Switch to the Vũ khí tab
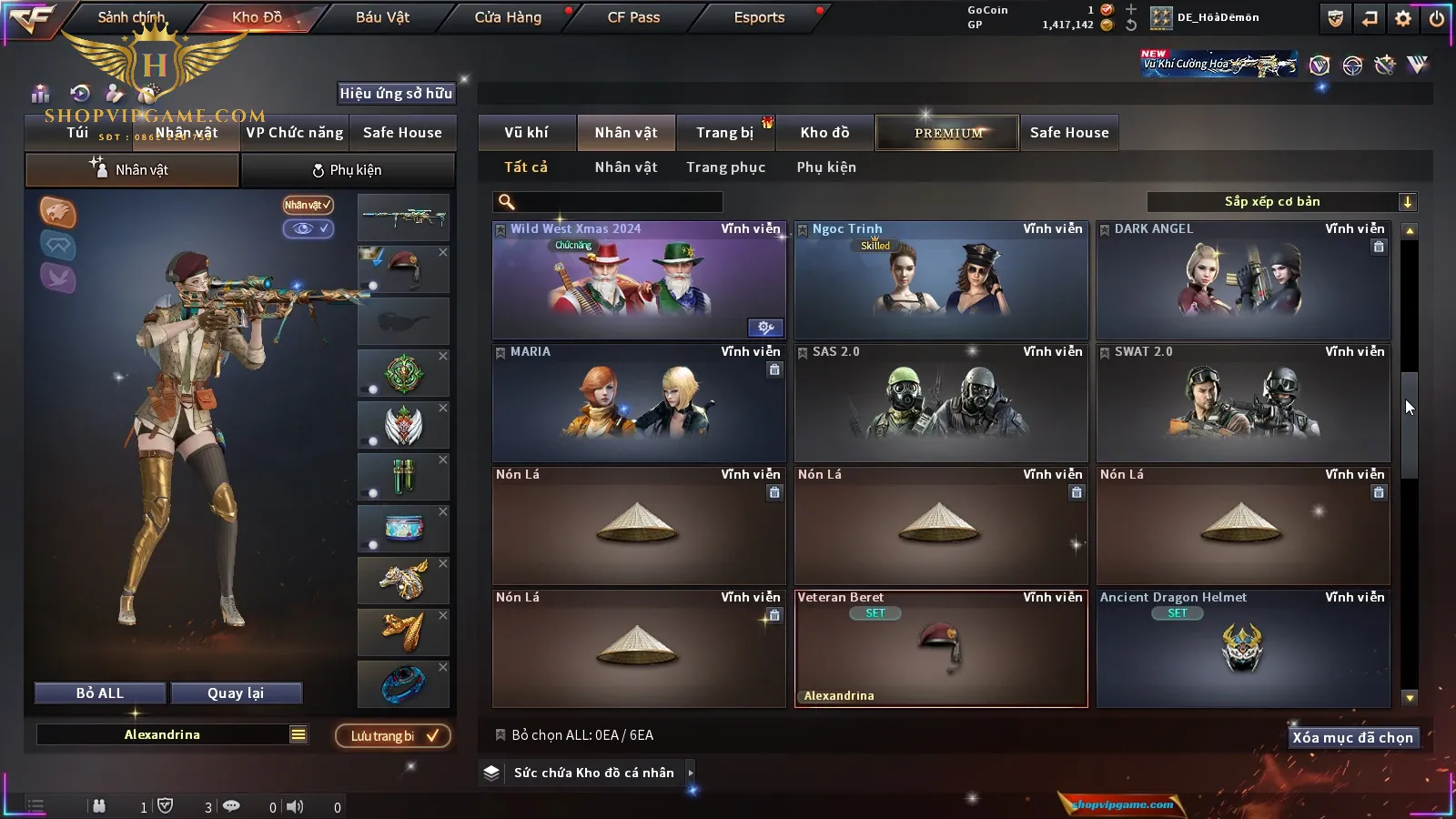This screenshot has width=1456, height=819. (526, 133)
